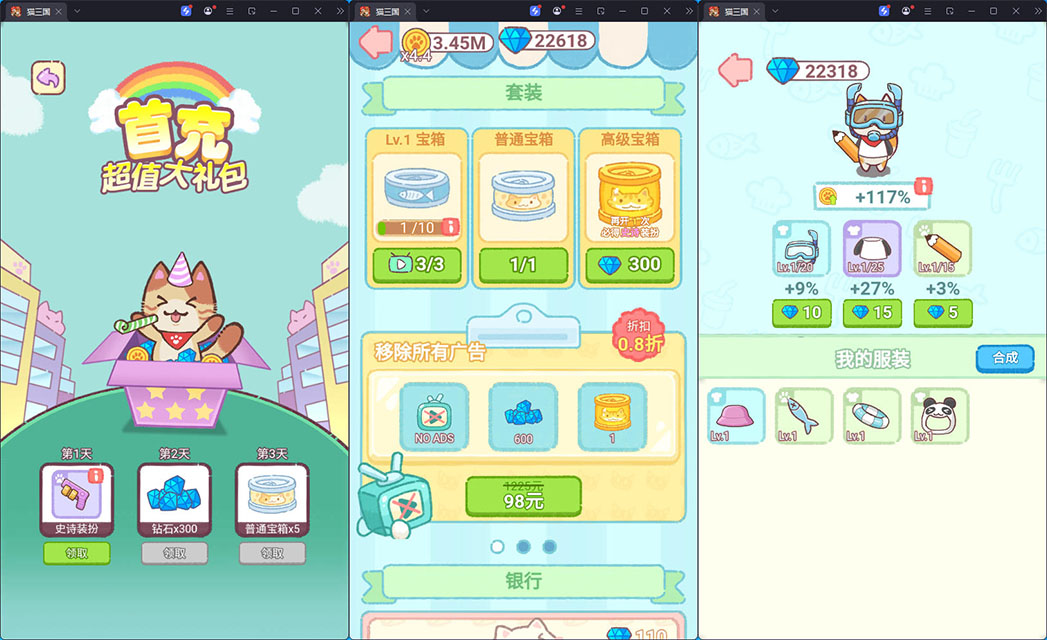Watch an ad with the 3/3 button
This screenshot has height=640, width=1047.
coord(414,266)
